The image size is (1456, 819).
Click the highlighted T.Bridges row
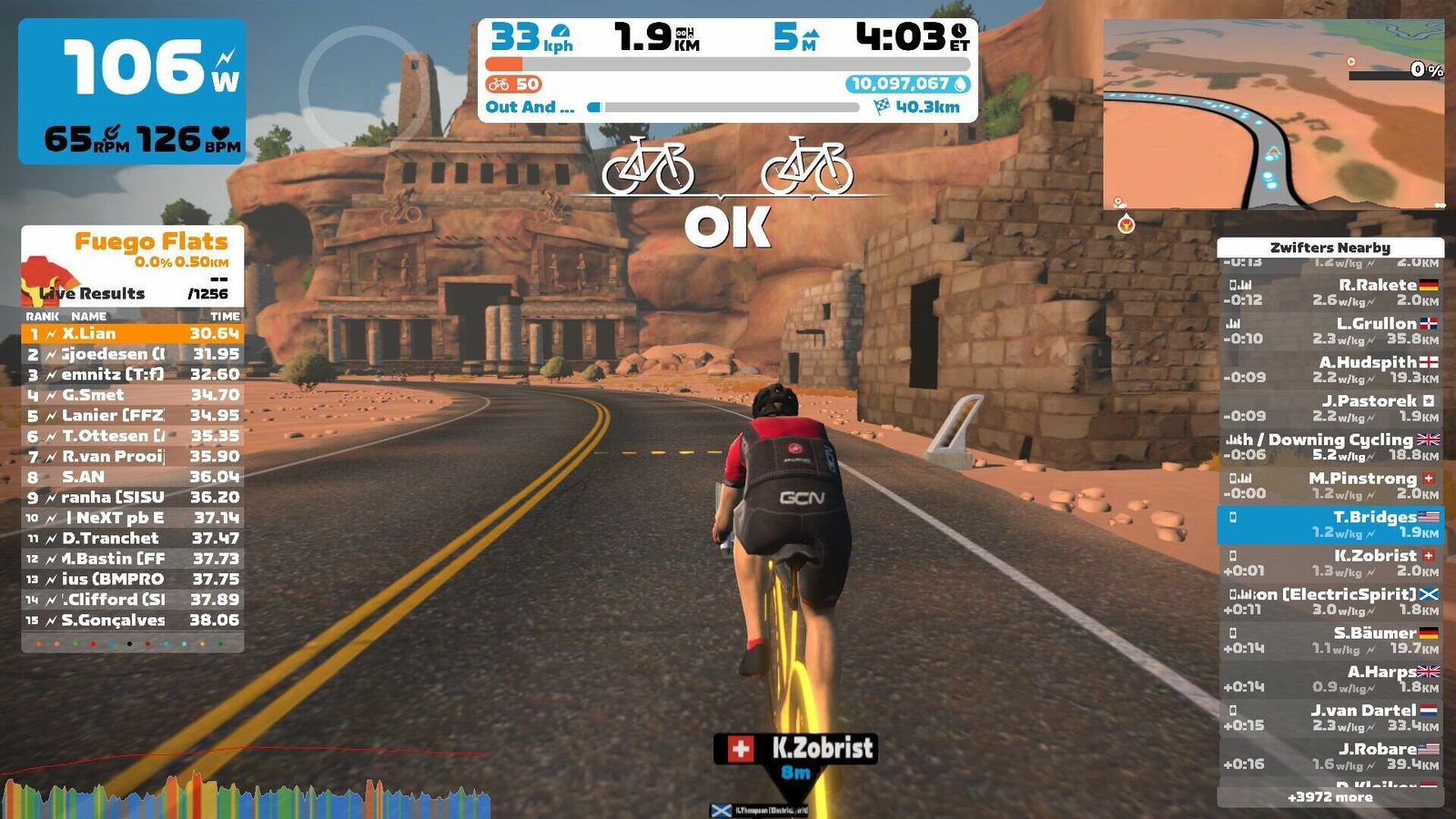(1330, 524)
